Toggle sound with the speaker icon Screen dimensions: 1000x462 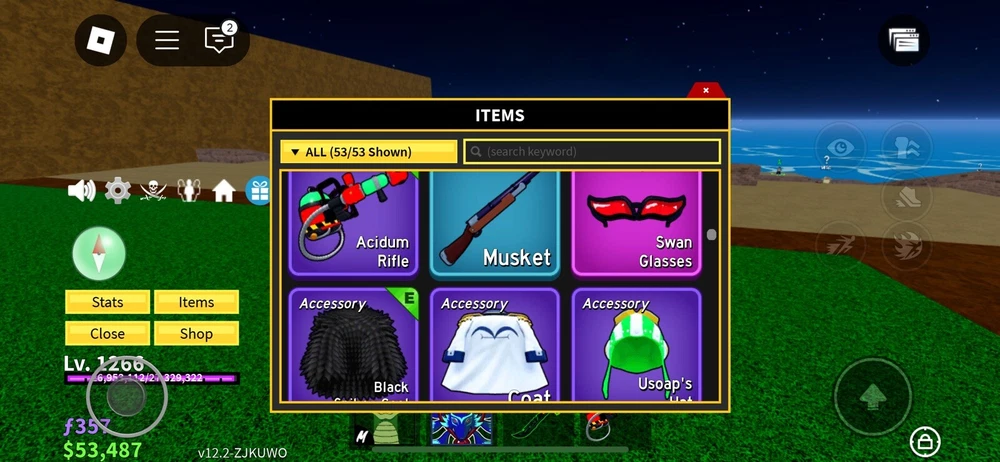(81, 190)
